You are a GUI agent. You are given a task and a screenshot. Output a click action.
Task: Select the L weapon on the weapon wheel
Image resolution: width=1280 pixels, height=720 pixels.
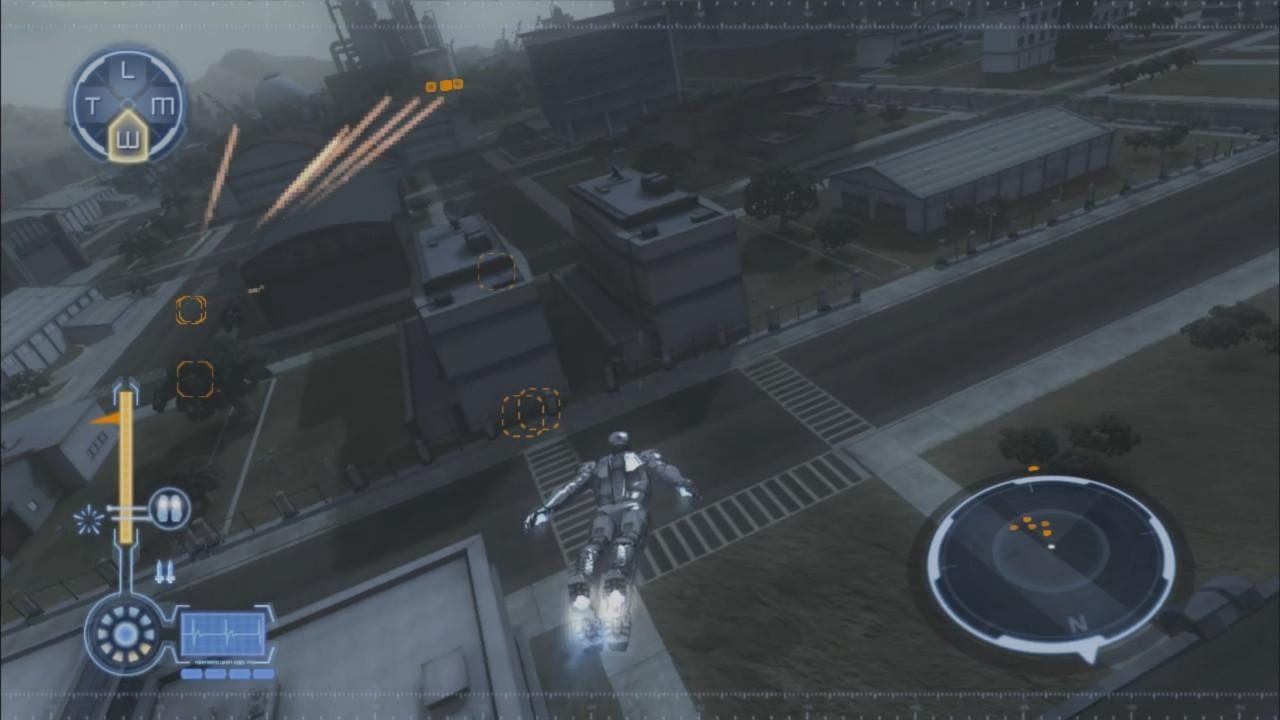pyautogui.click(x=125, y=70)
